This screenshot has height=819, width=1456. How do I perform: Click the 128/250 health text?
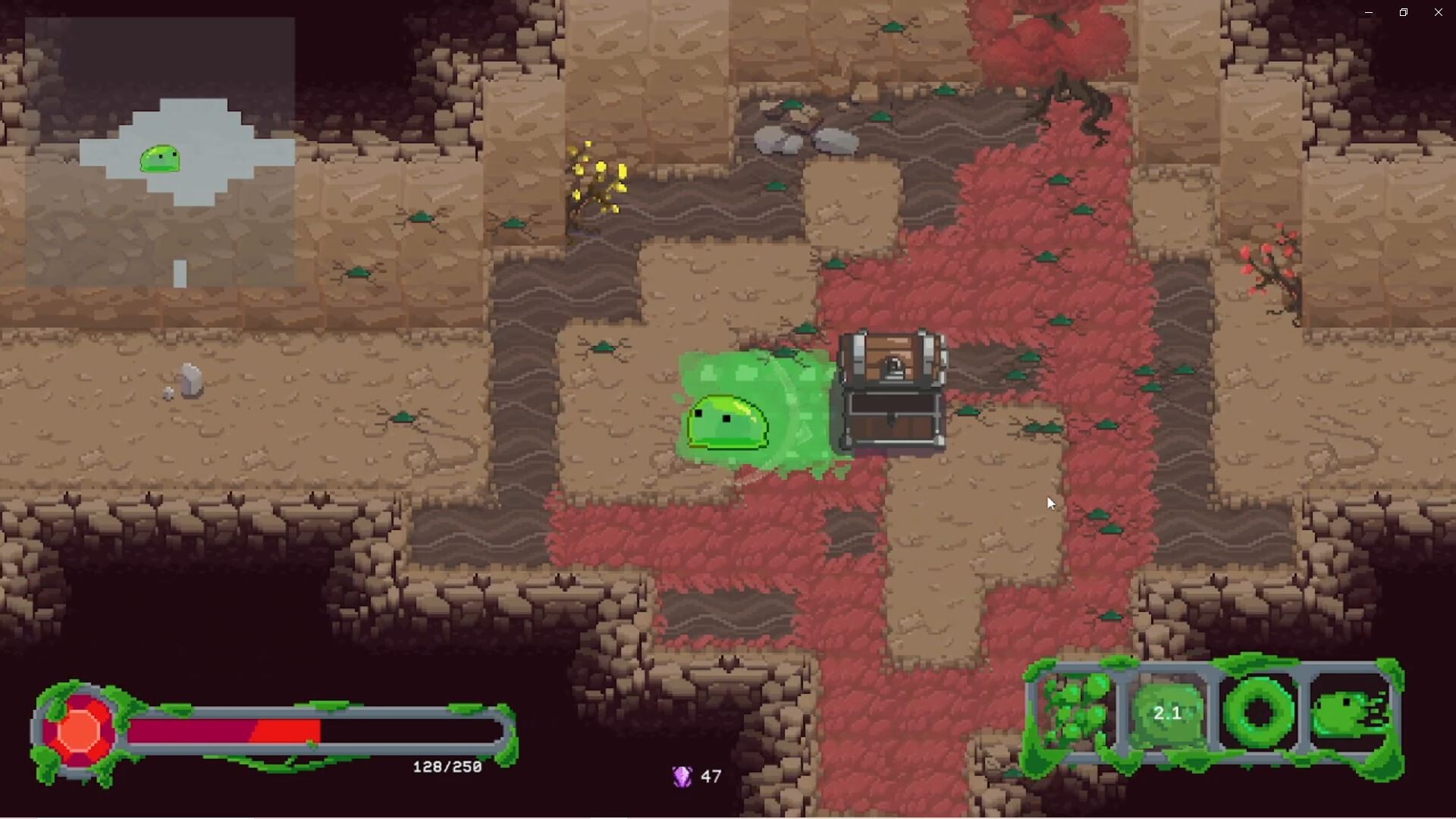click(x=446, y=767)
